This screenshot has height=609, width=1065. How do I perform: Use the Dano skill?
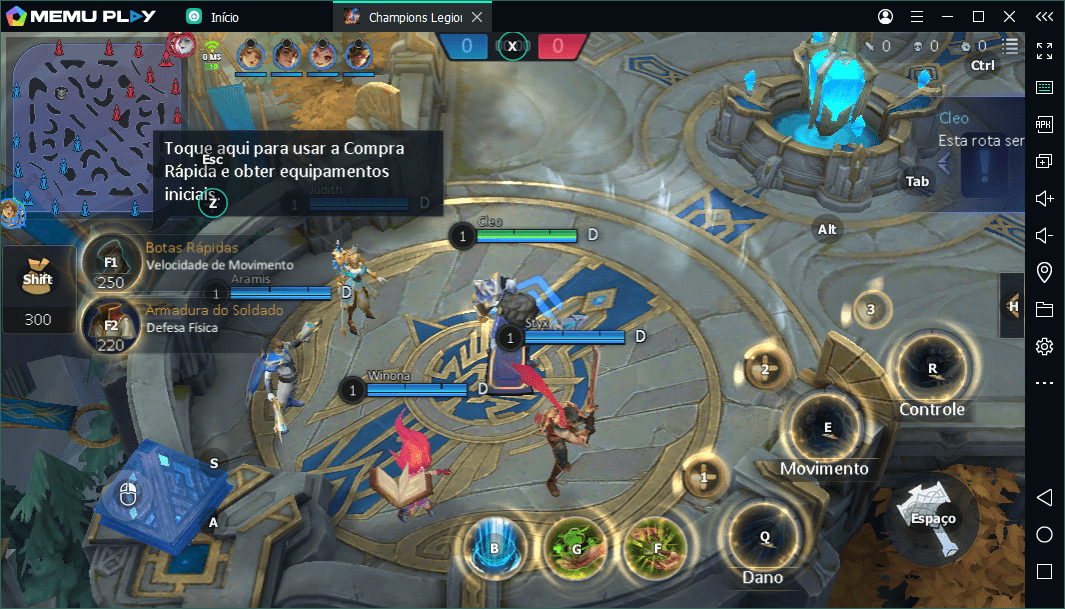pos(764,538)
